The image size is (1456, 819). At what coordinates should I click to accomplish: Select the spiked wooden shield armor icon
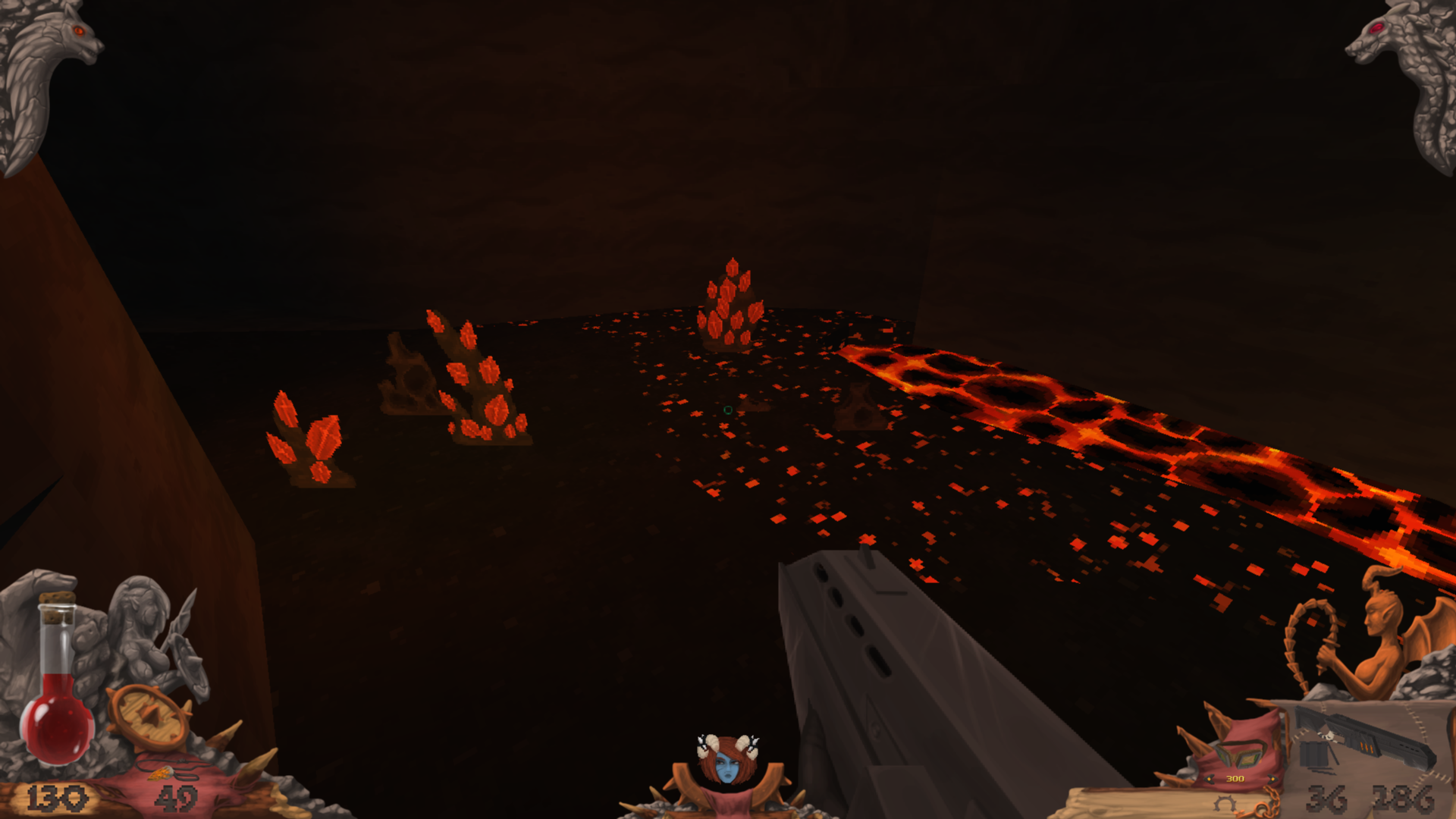tap(148, 717)
